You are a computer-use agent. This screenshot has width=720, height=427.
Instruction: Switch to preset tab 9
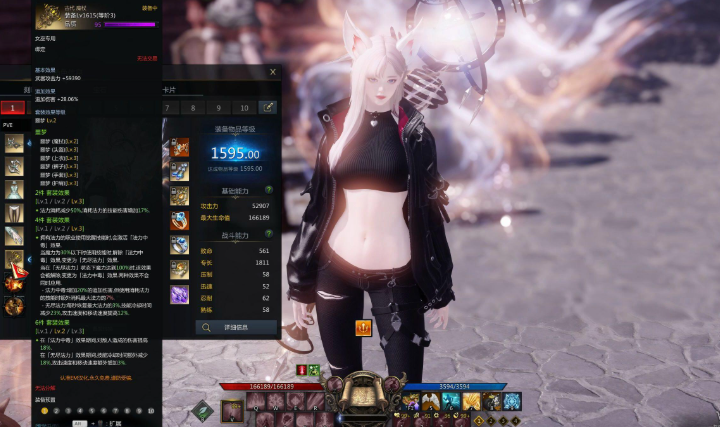(218, 107)
